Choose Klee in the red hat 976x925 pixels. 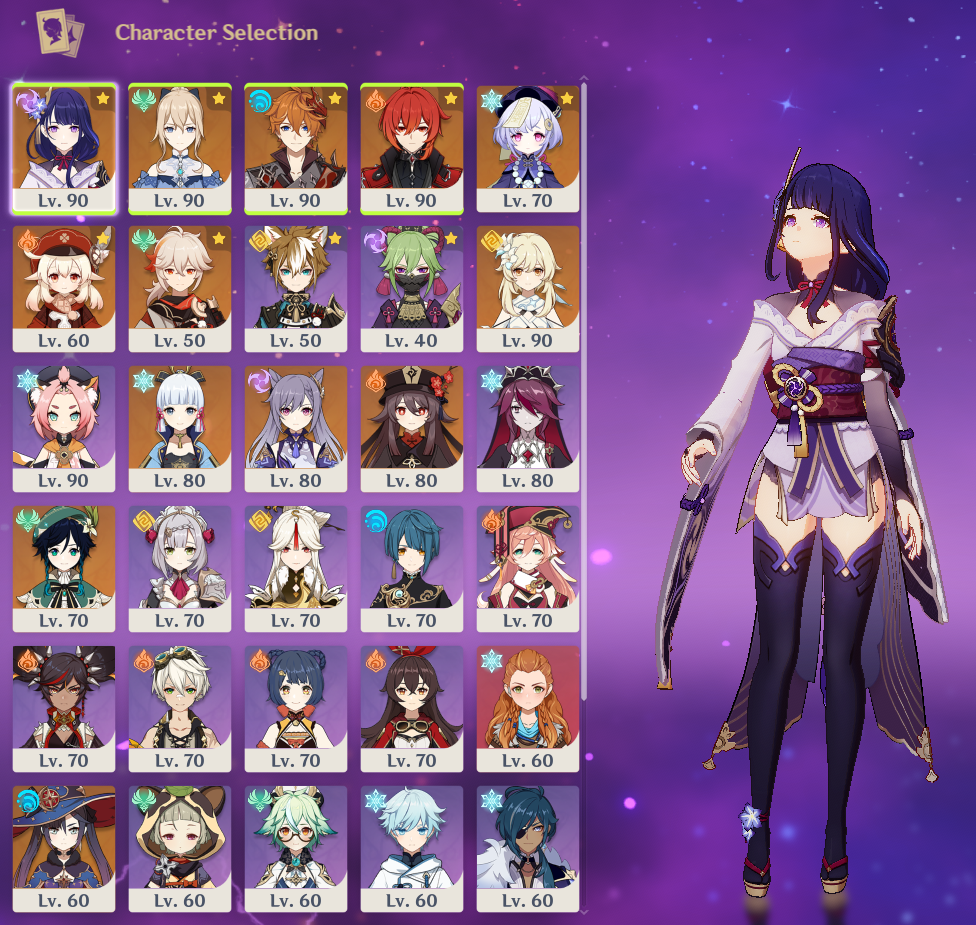[64, 288]
